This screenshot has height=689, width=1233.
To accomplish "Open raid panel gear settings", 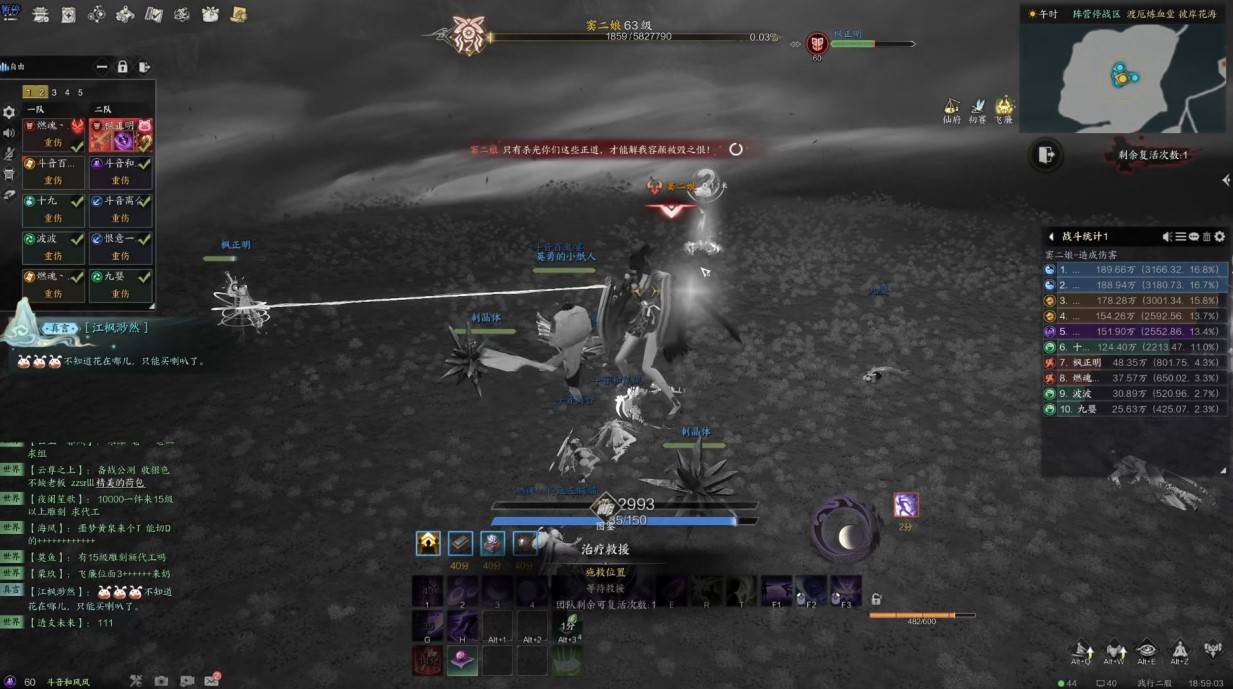I will point(9,113).
